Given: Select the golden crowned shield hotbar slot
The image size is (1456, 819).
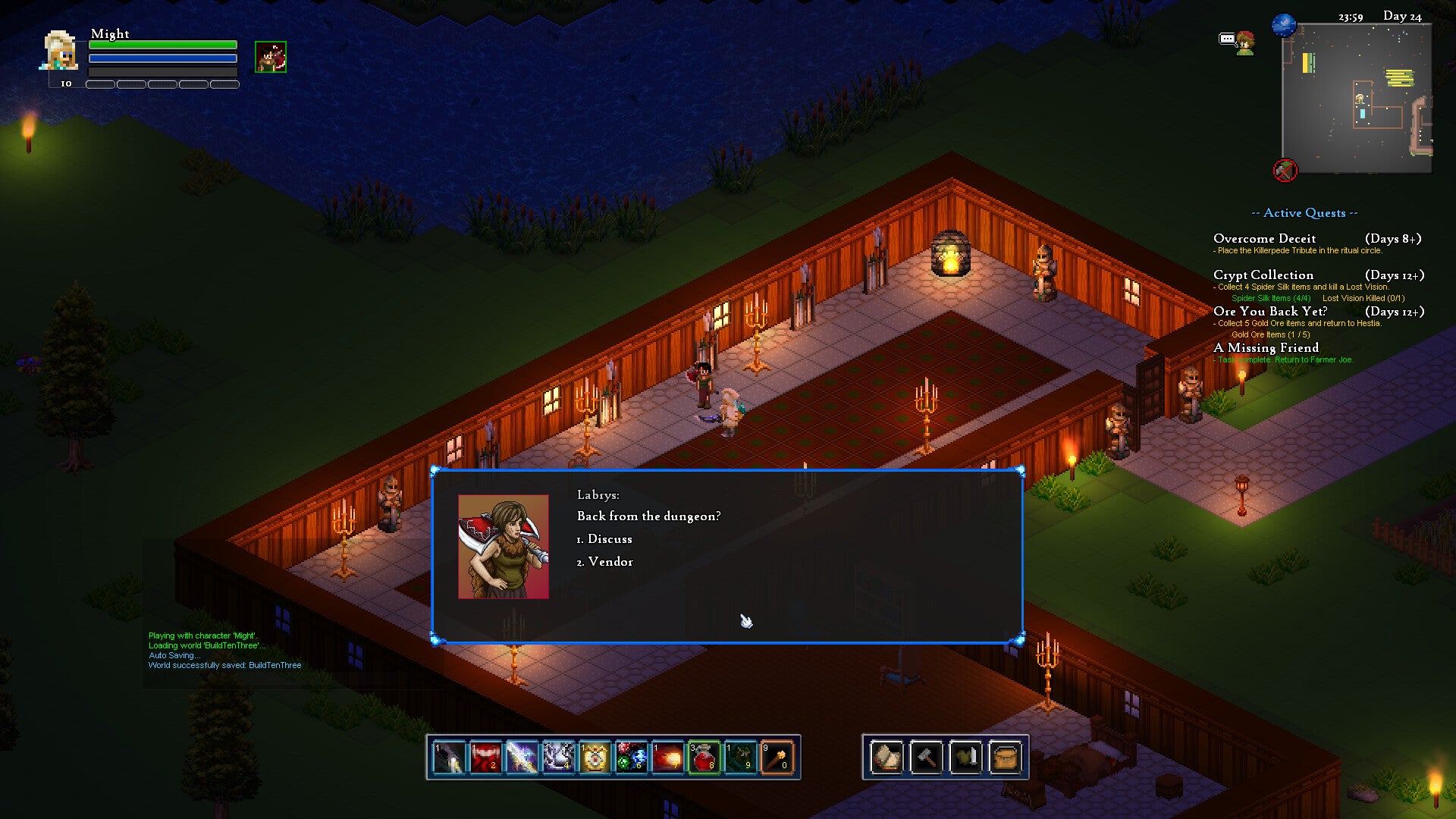Looking at the screenshot, I should 595,757.
